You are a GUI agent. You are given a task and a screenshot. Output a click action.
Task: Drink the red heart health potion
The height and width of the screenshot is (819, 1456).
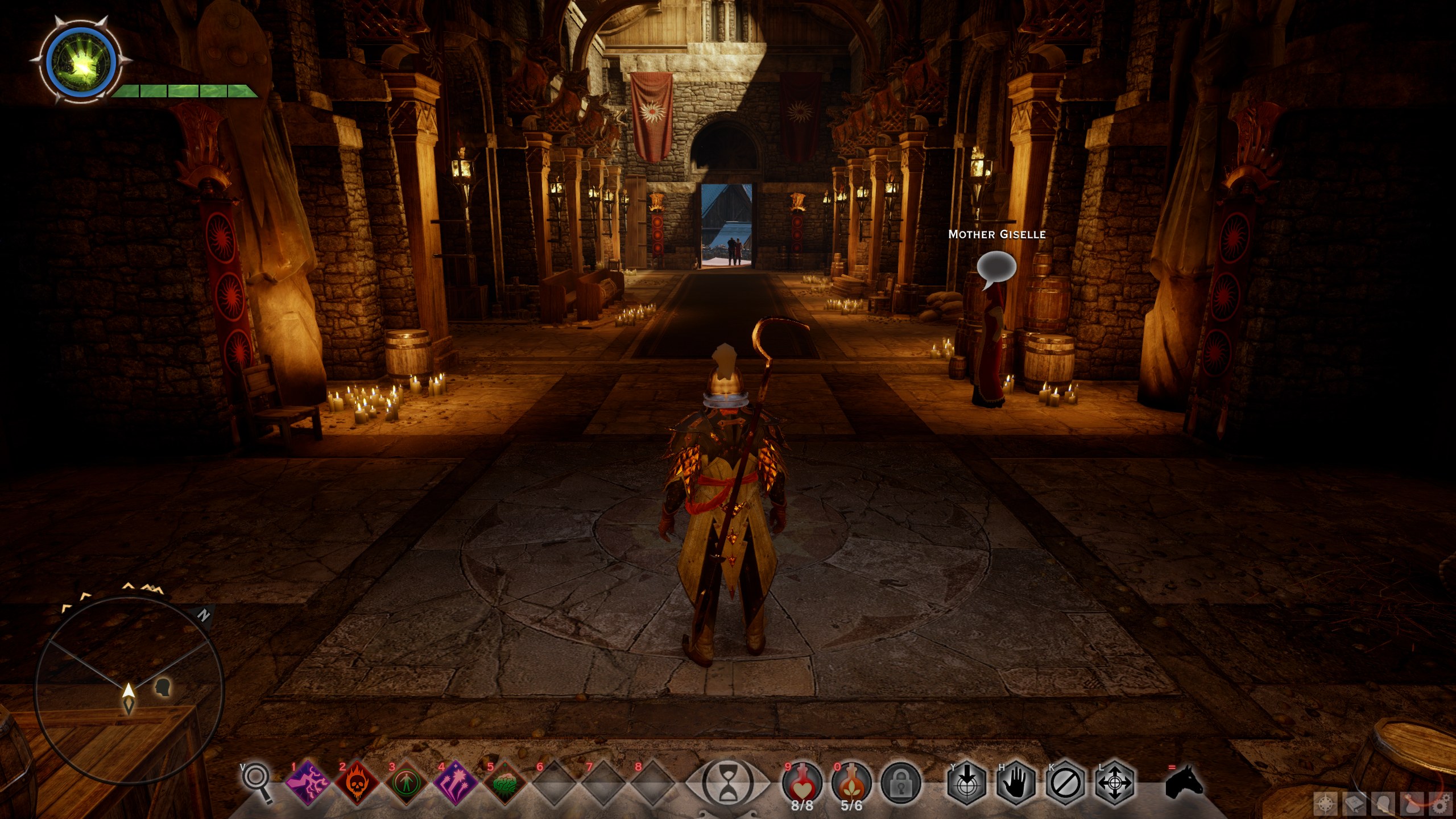tap(802, 783)
